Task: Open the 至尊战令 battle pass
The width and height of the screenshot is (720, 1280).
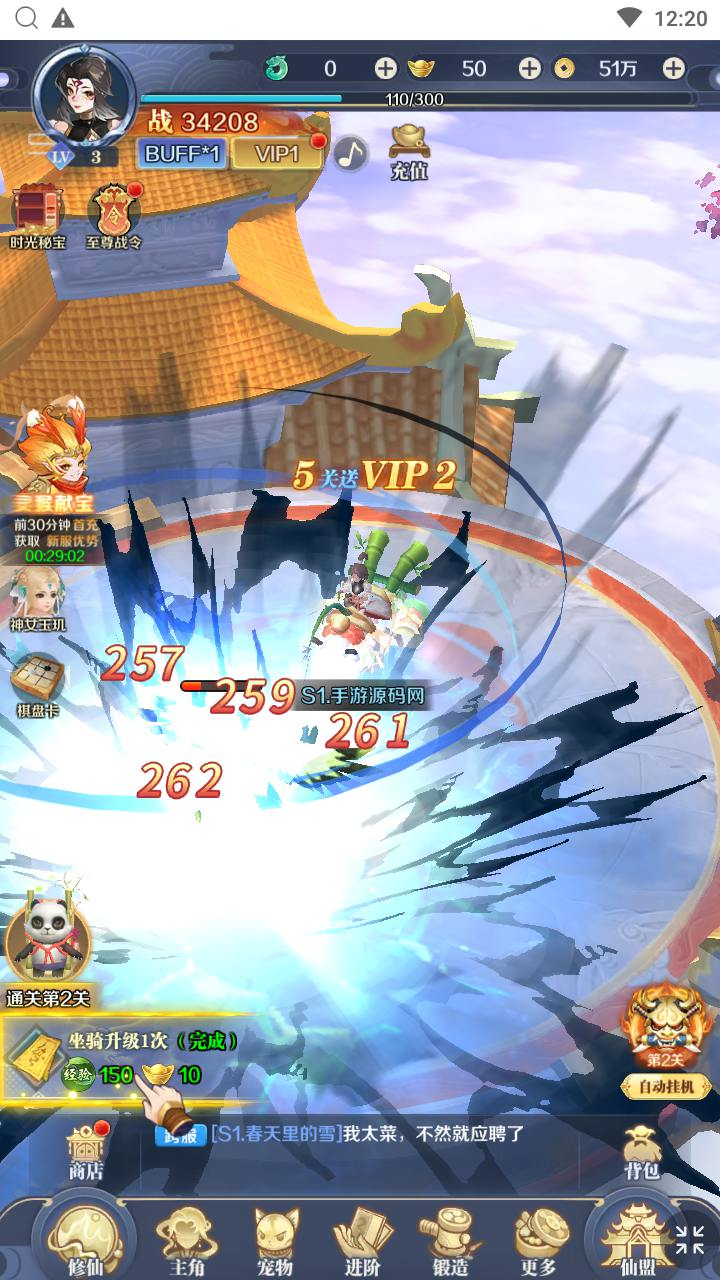Action: point(113,216)
